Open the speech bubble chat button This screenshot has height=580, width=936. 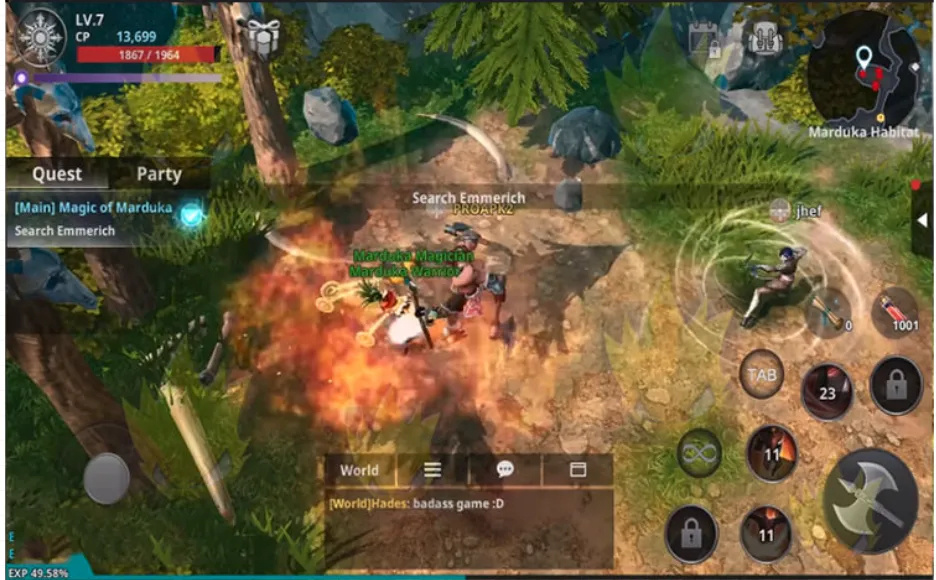pyautogui.click(x=505, y=470)
